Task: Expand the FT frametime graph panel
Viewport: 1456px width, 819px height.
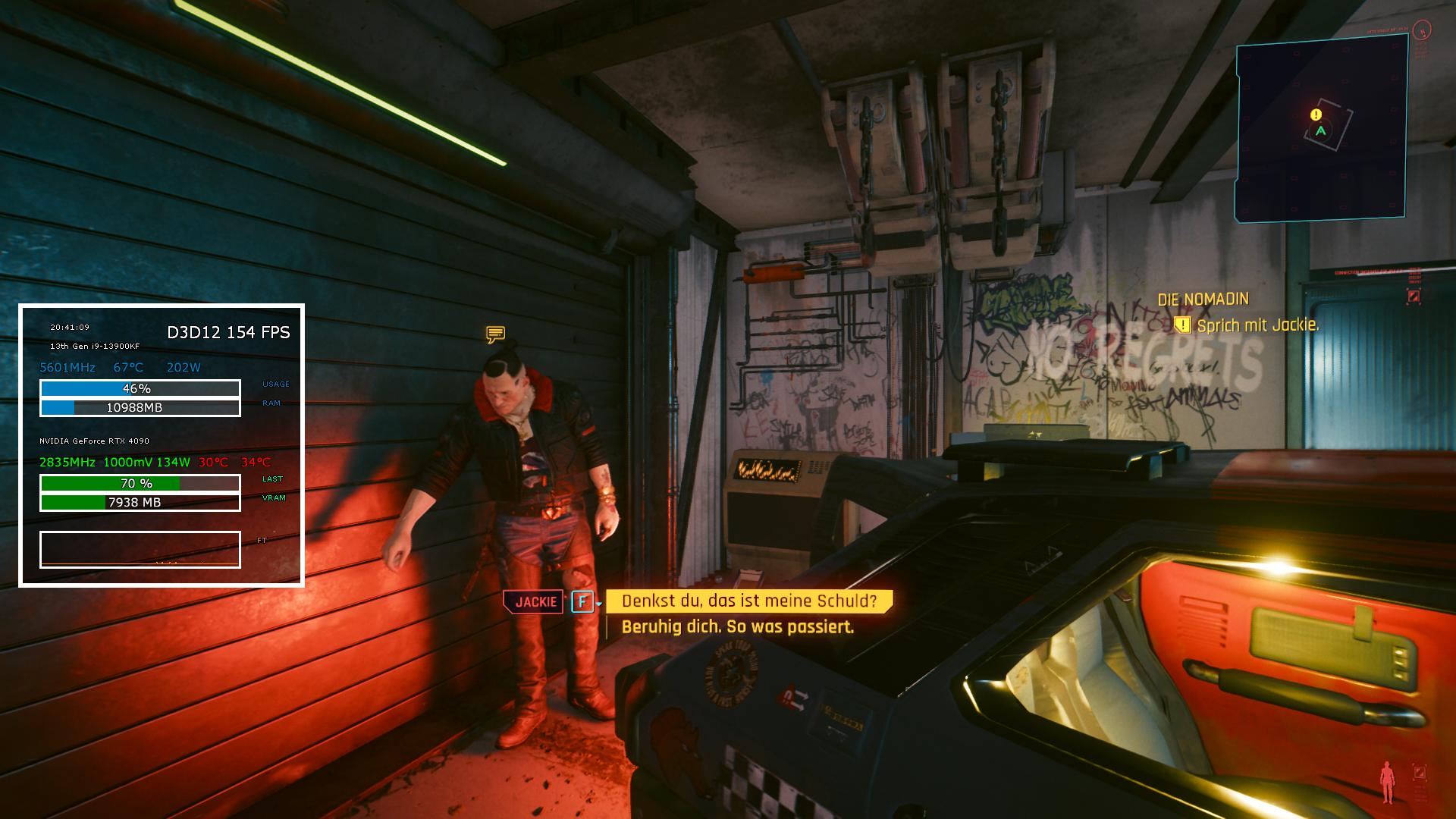Action: click(x=140, y=549)
